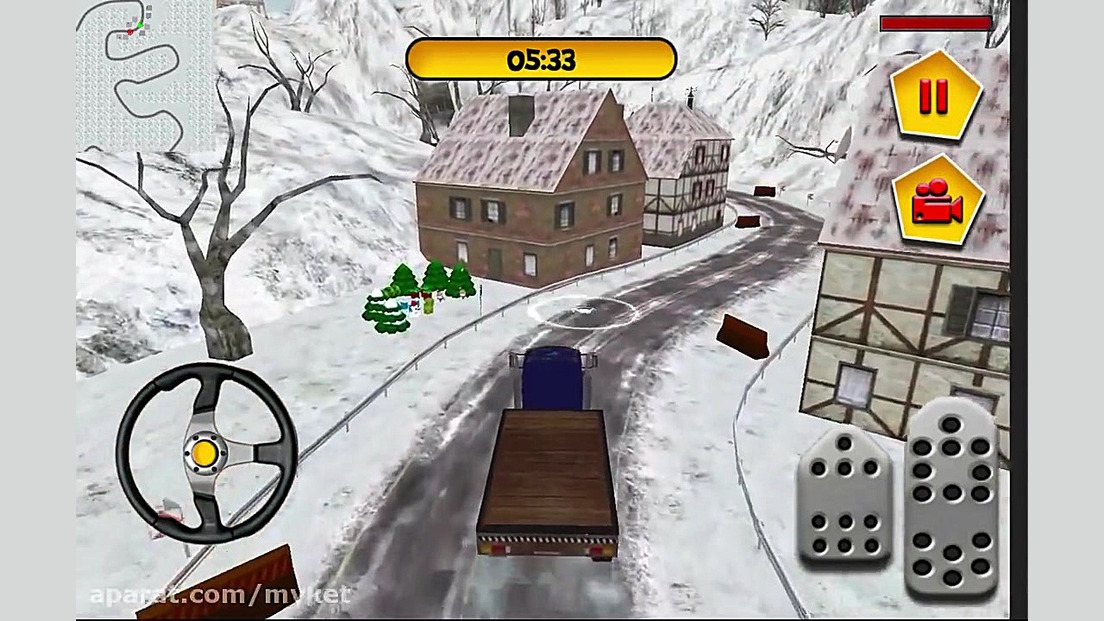The height and width of the screenshot is (621, 1104).
Task: Tap the tall accelerator pedal
Action: pyautogui.click(x=951, y=495)
